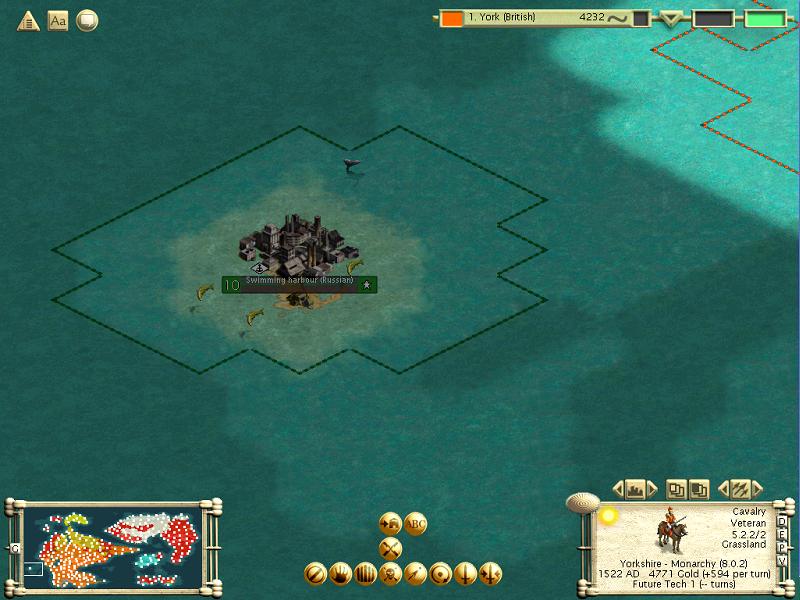Image resolution: width=800 pixels, height=600 pixels.
Task: Activate the fortify bars unit order
Action: coord(365,574)
